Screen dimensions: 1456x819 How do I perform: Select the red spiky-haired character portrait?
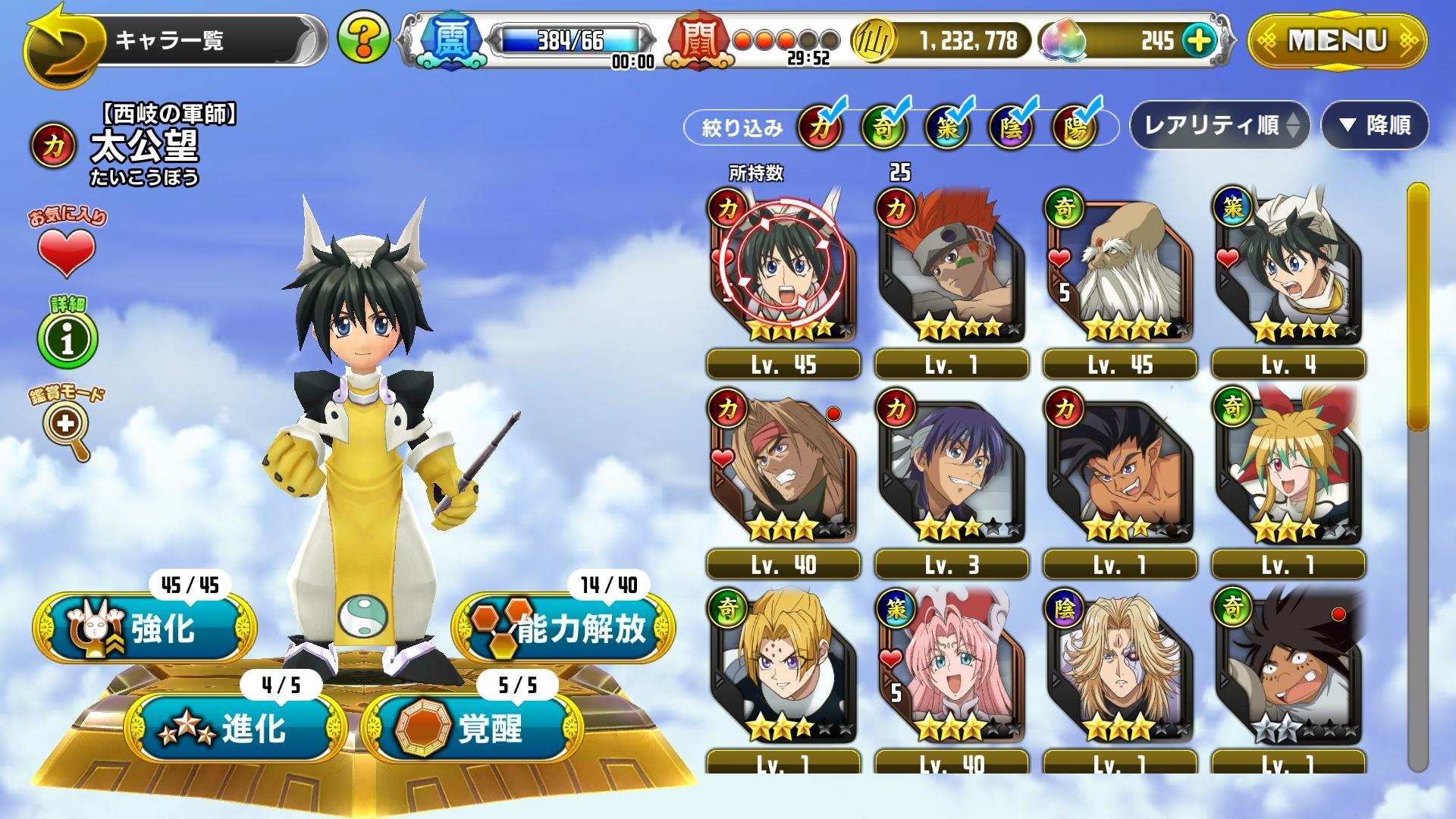951,265
